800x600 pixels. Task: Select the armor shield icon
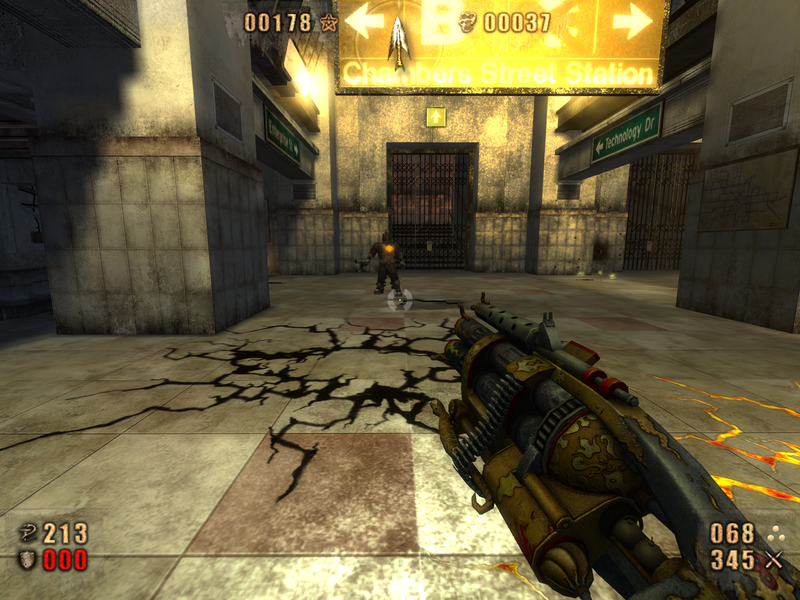click(x=28, y=559)
